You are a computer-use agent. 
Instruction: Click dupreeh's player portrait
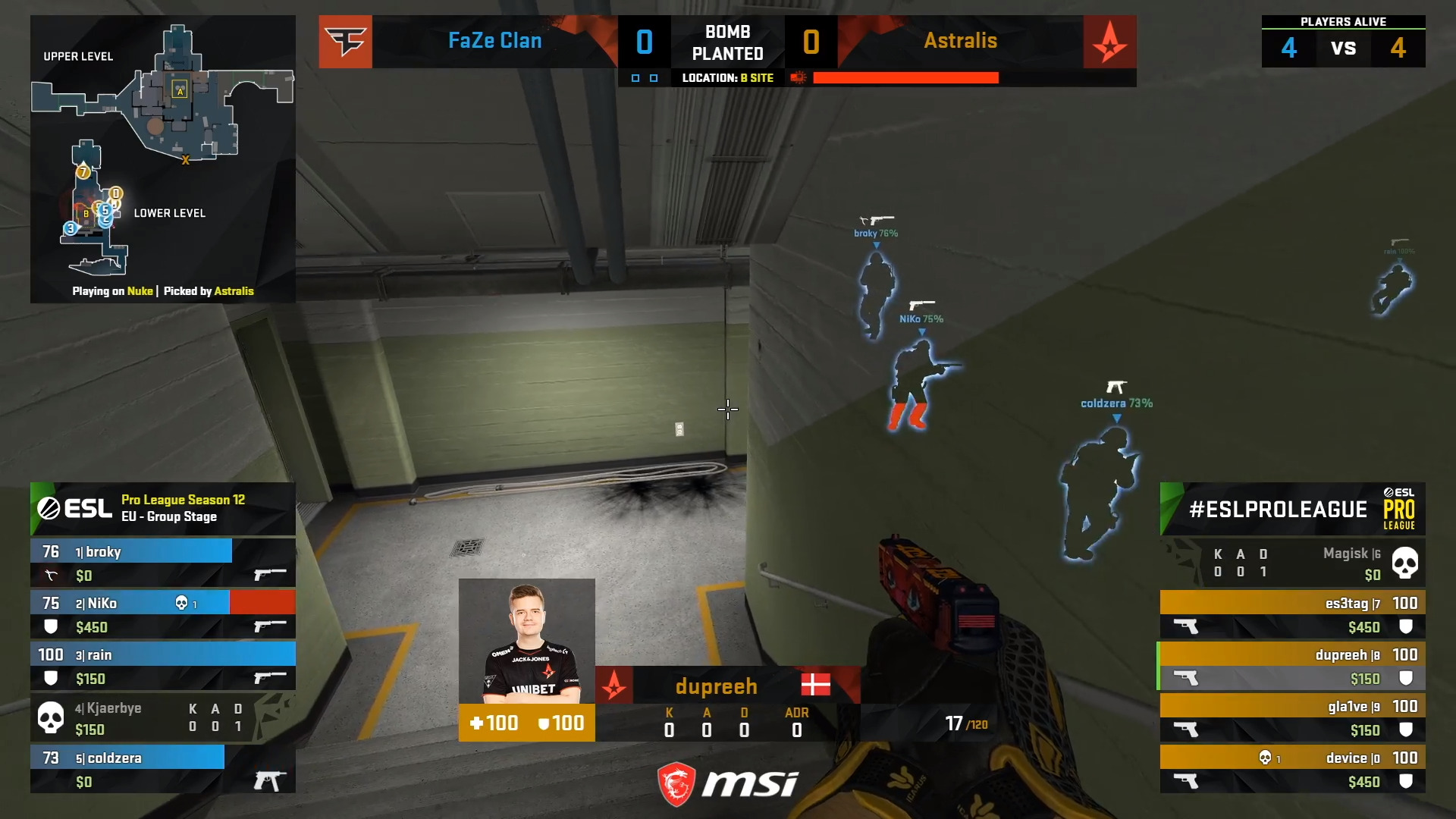[x=526, y=641]
